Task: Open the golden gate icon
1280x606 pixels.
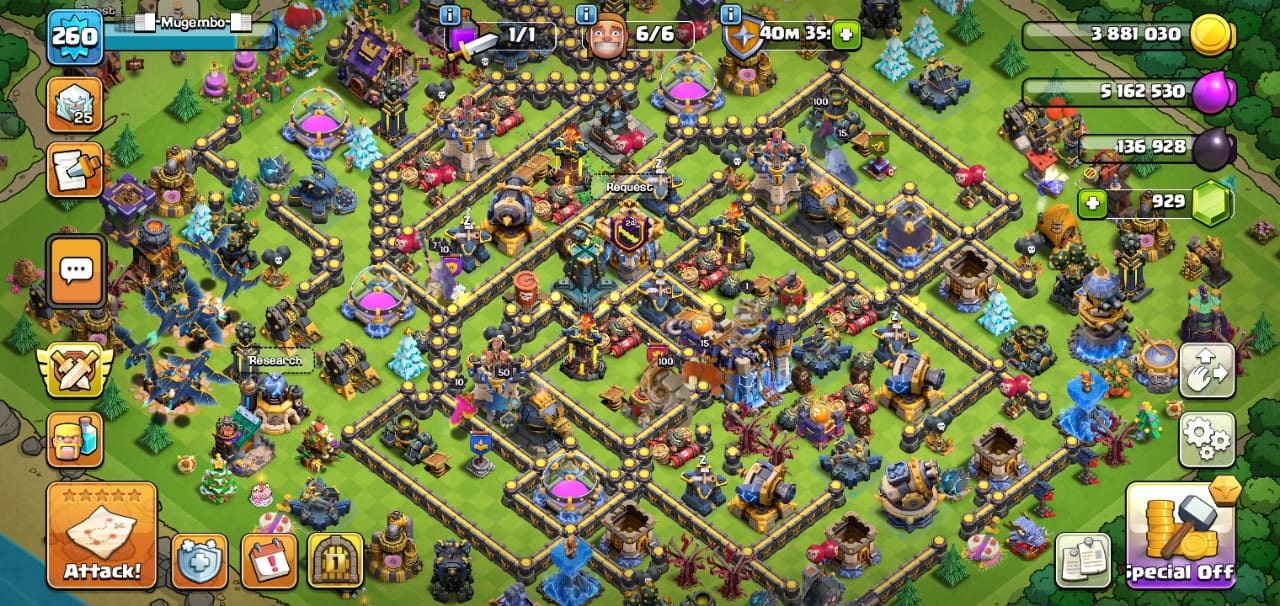Action: coord(335,561)
